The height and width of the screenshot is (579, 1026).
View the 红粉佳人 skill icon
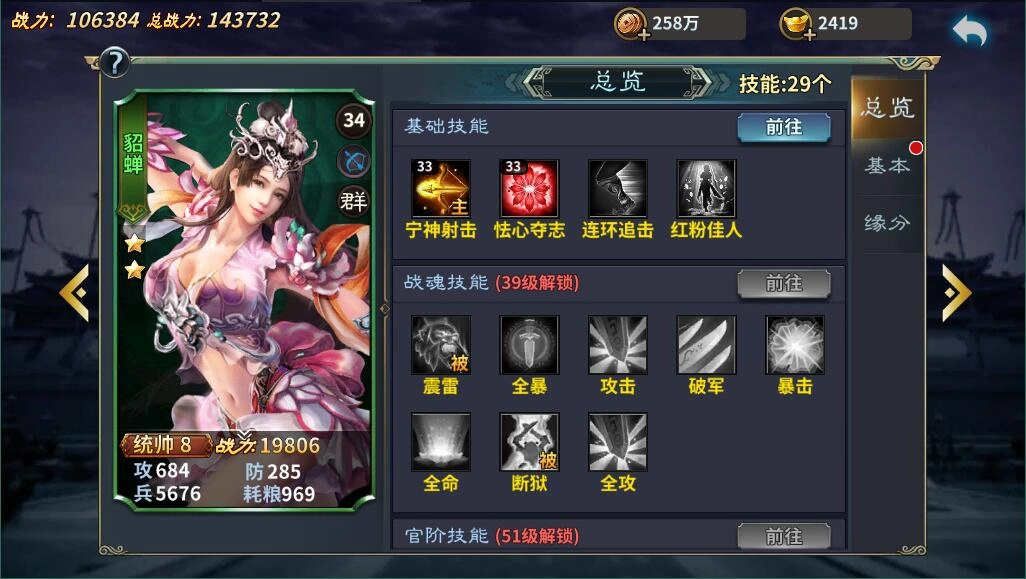[x=706, y=188]
